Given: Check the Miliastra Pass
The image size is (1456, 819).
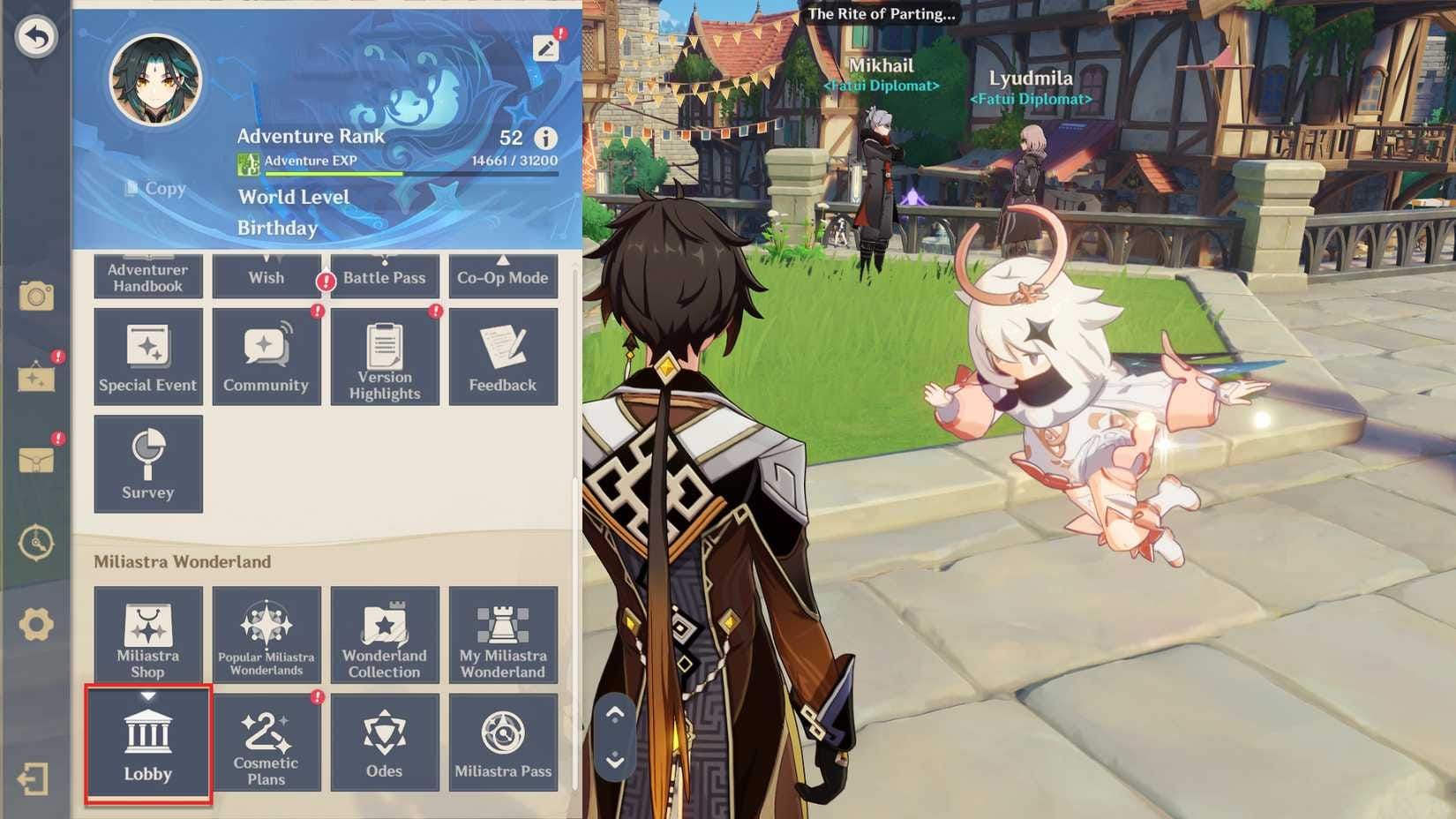Looking at the screenshot, I should pyautogui.click(x=503, y=741).
